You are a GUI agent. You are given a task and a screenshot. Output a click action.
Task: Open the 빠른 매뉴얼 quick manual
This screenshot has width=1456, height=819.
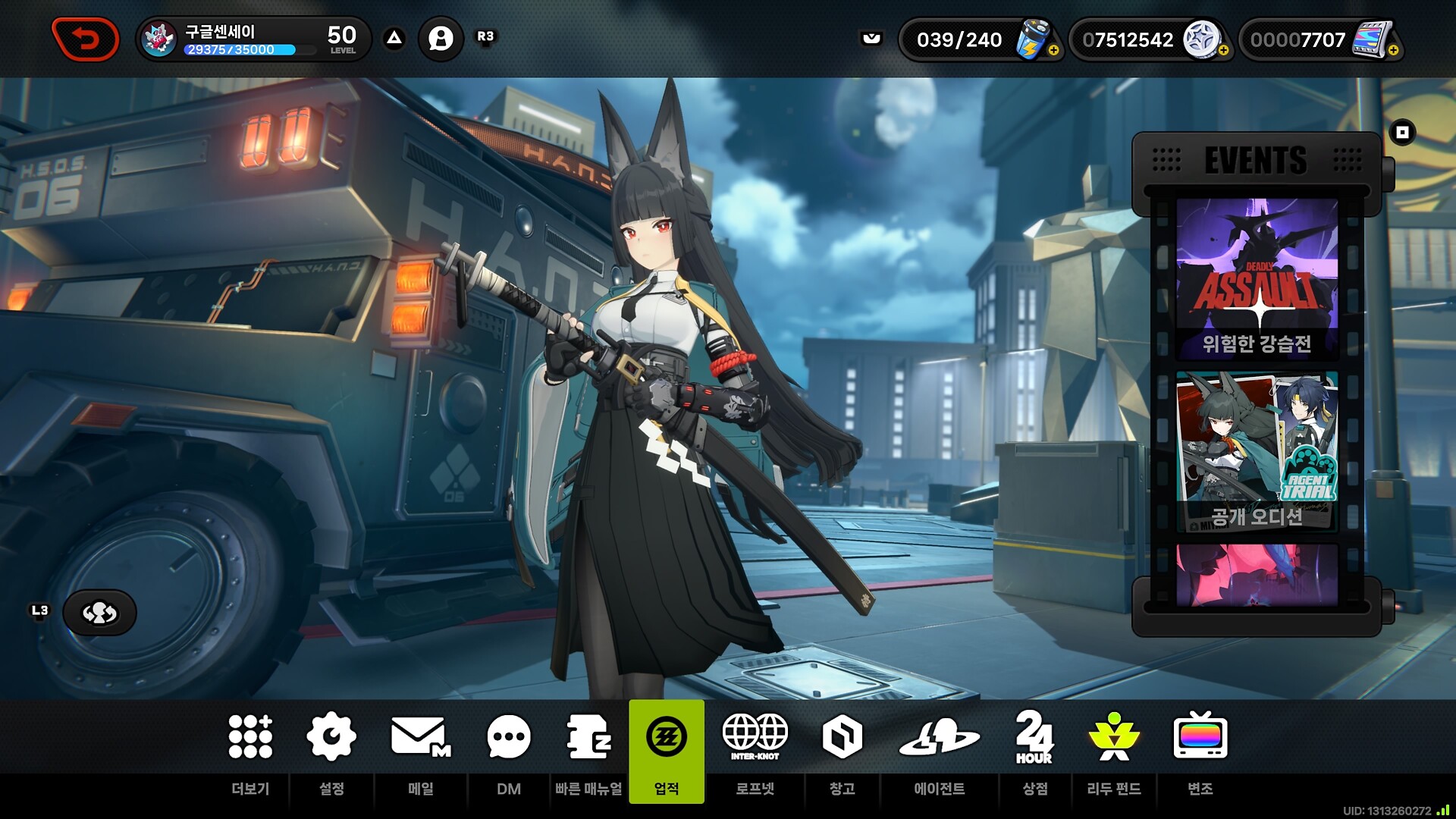[x=588, y=751]
